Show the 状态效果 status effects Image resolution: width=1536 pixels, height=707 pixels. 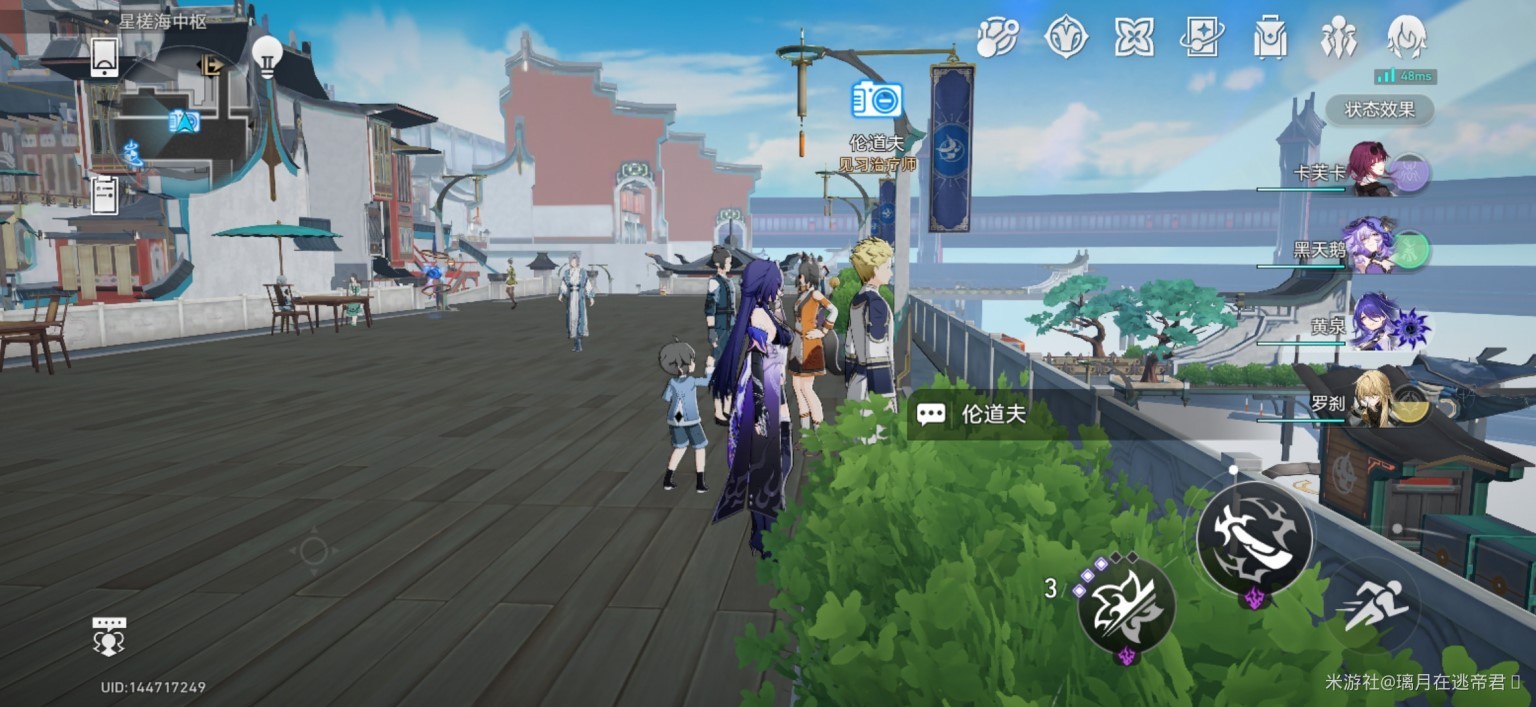click(1379, 109)
